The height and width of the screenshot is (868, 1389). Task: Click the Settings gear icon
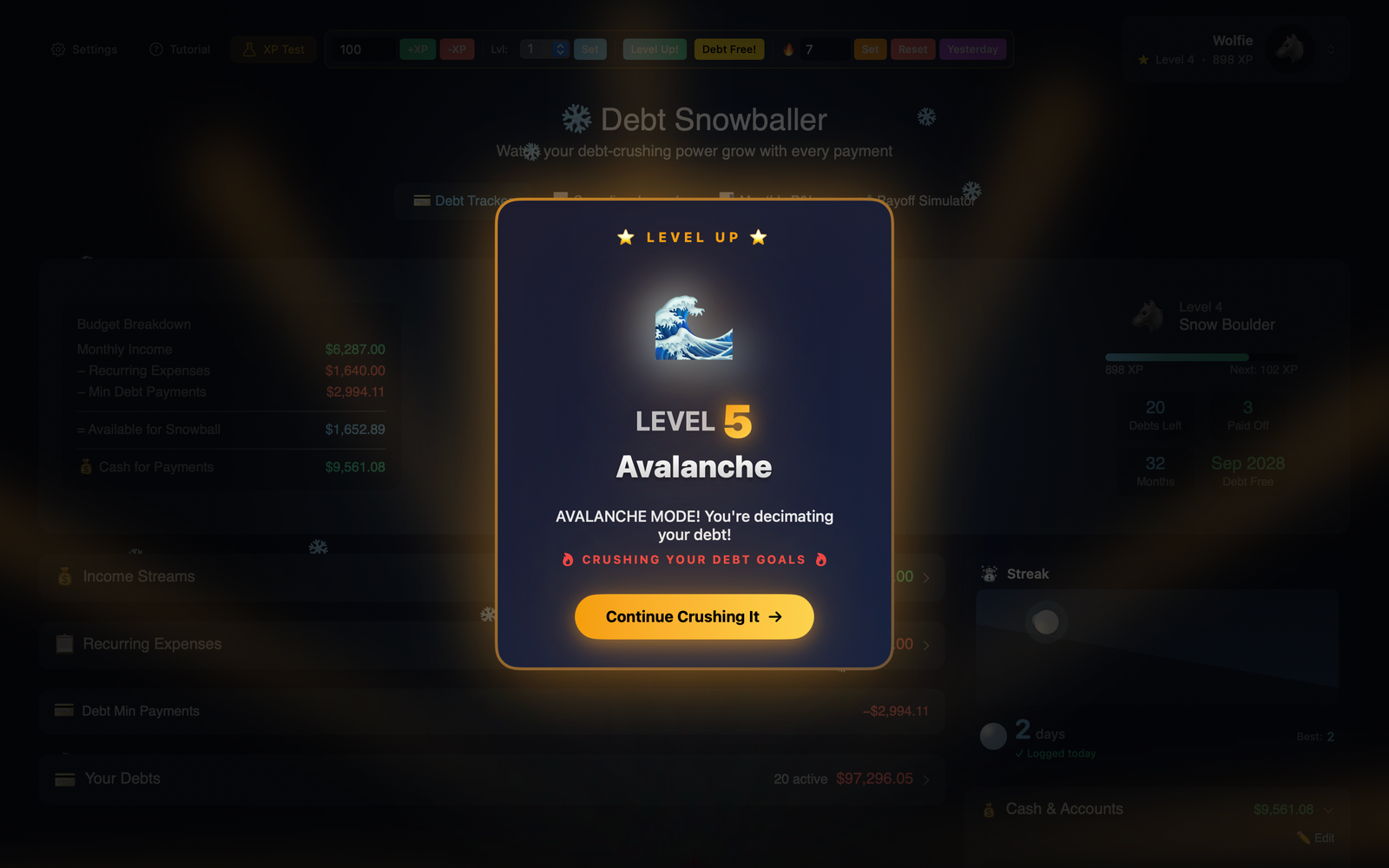point(58,49)
